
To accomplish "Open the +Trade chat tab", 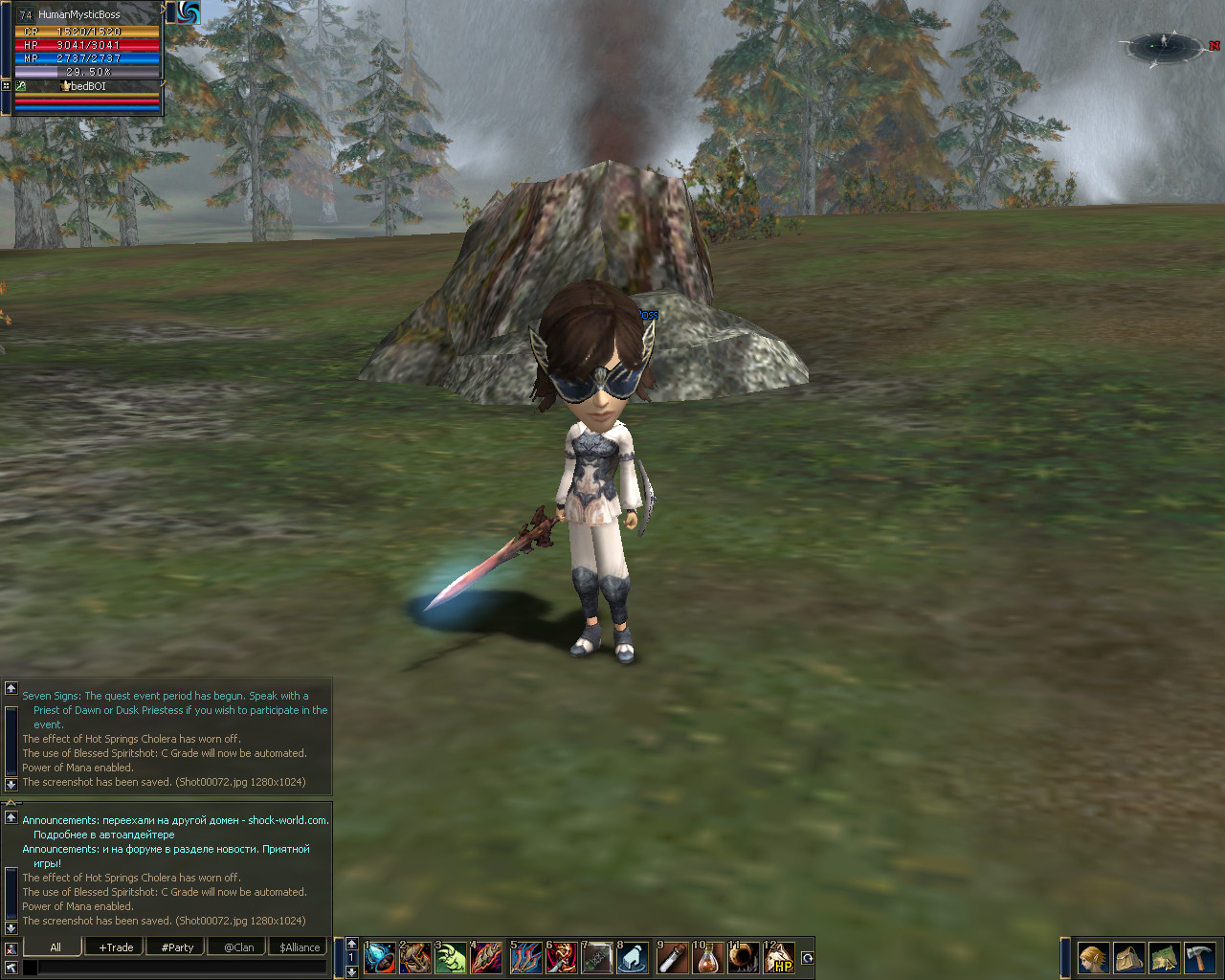I will [116, 947].
